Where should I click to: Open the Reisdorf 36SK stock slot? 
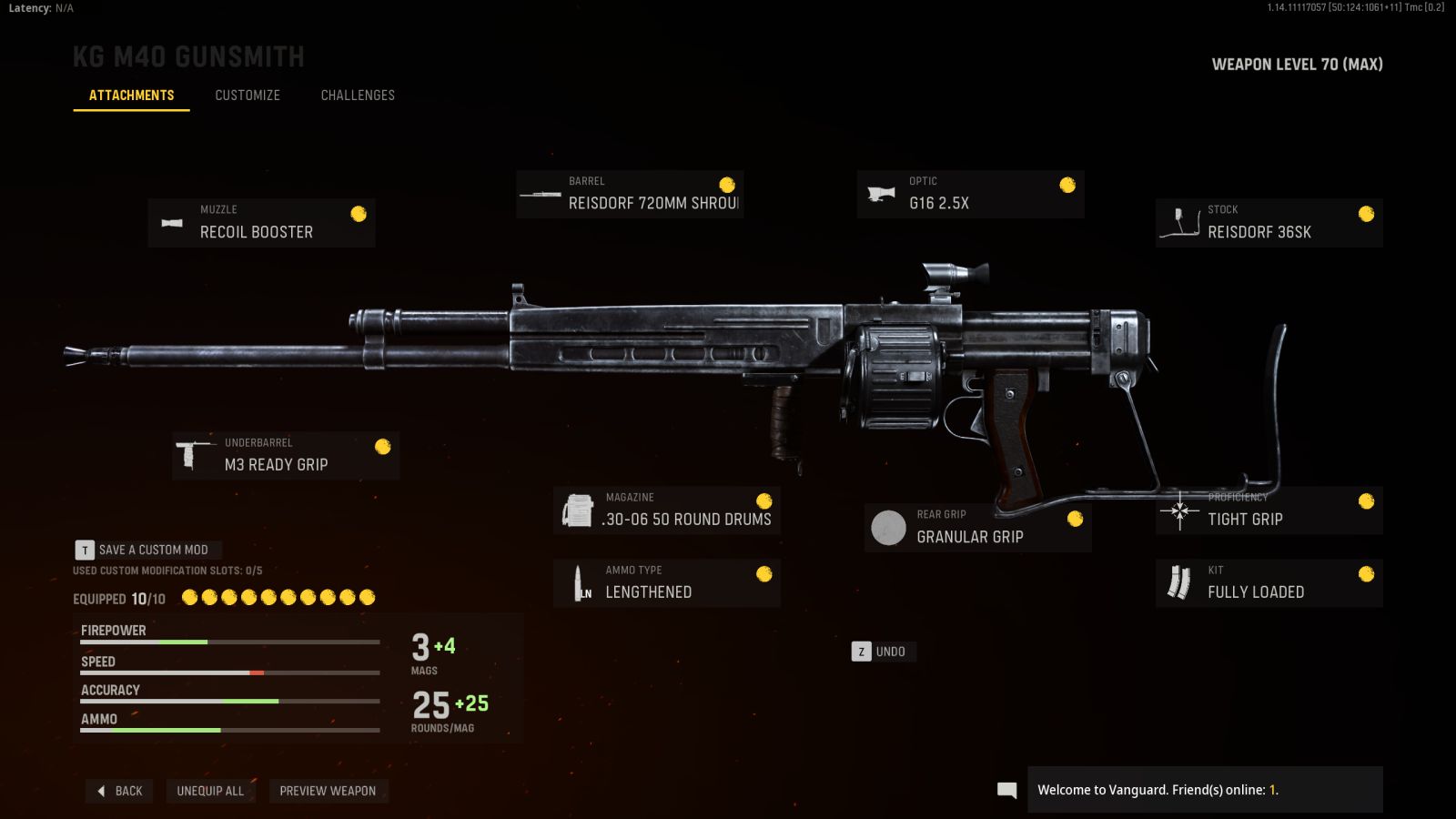tap(1269, 222)
